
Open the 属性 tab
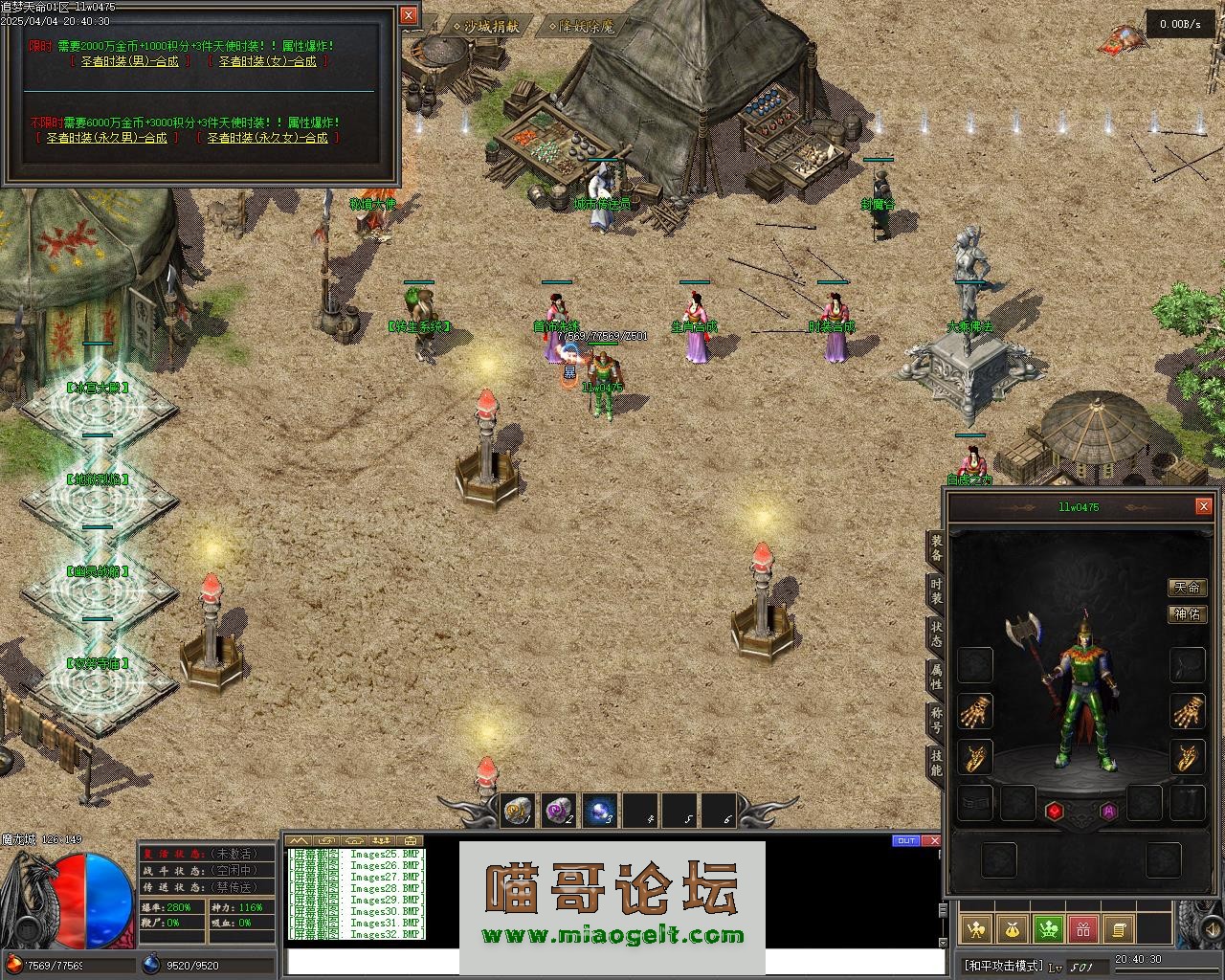tap(936, 677)
